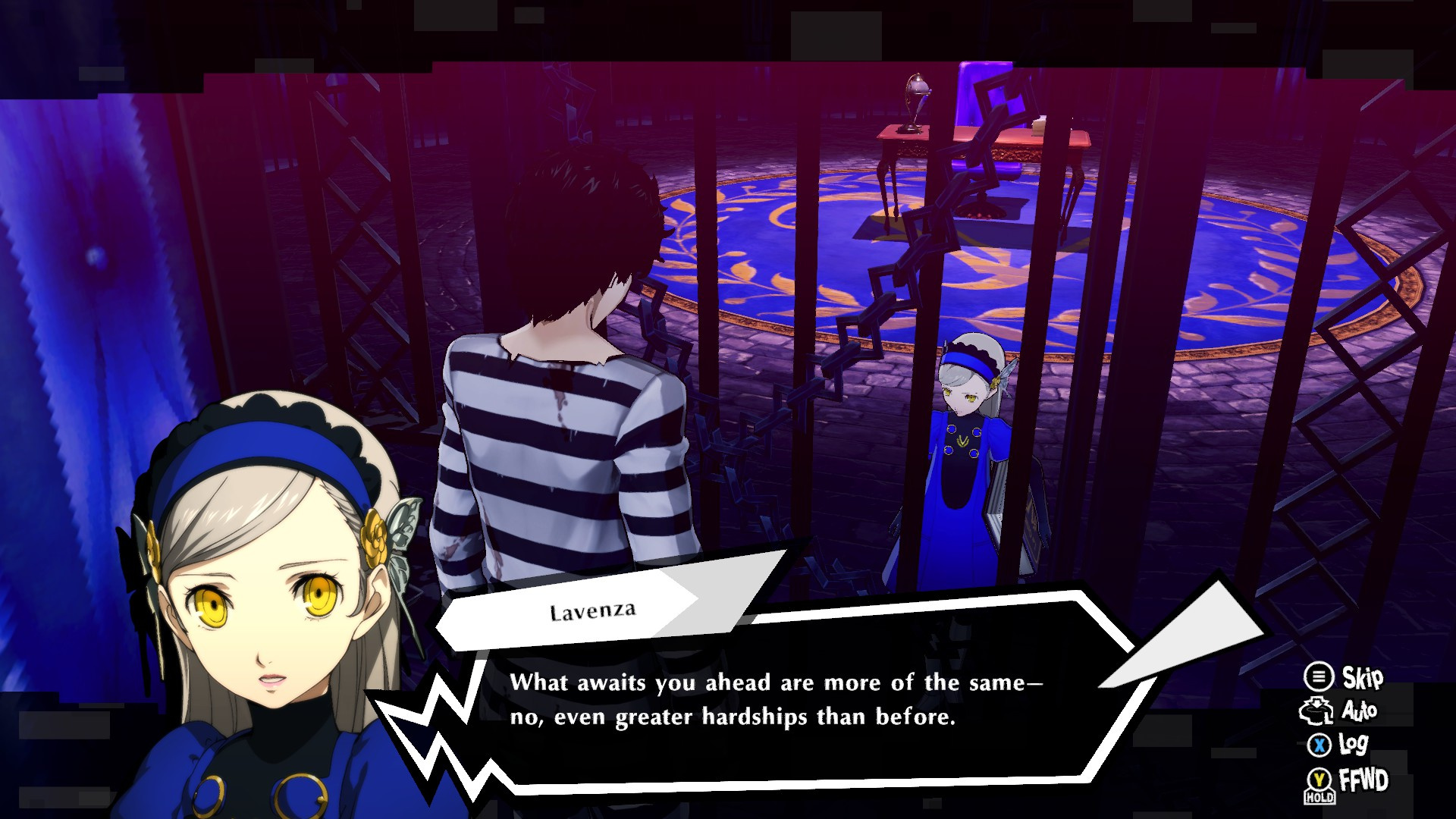Click the yellow Y FFWD icon
The width and height of the screenshot is (1456, 819).
point(1319,778)
